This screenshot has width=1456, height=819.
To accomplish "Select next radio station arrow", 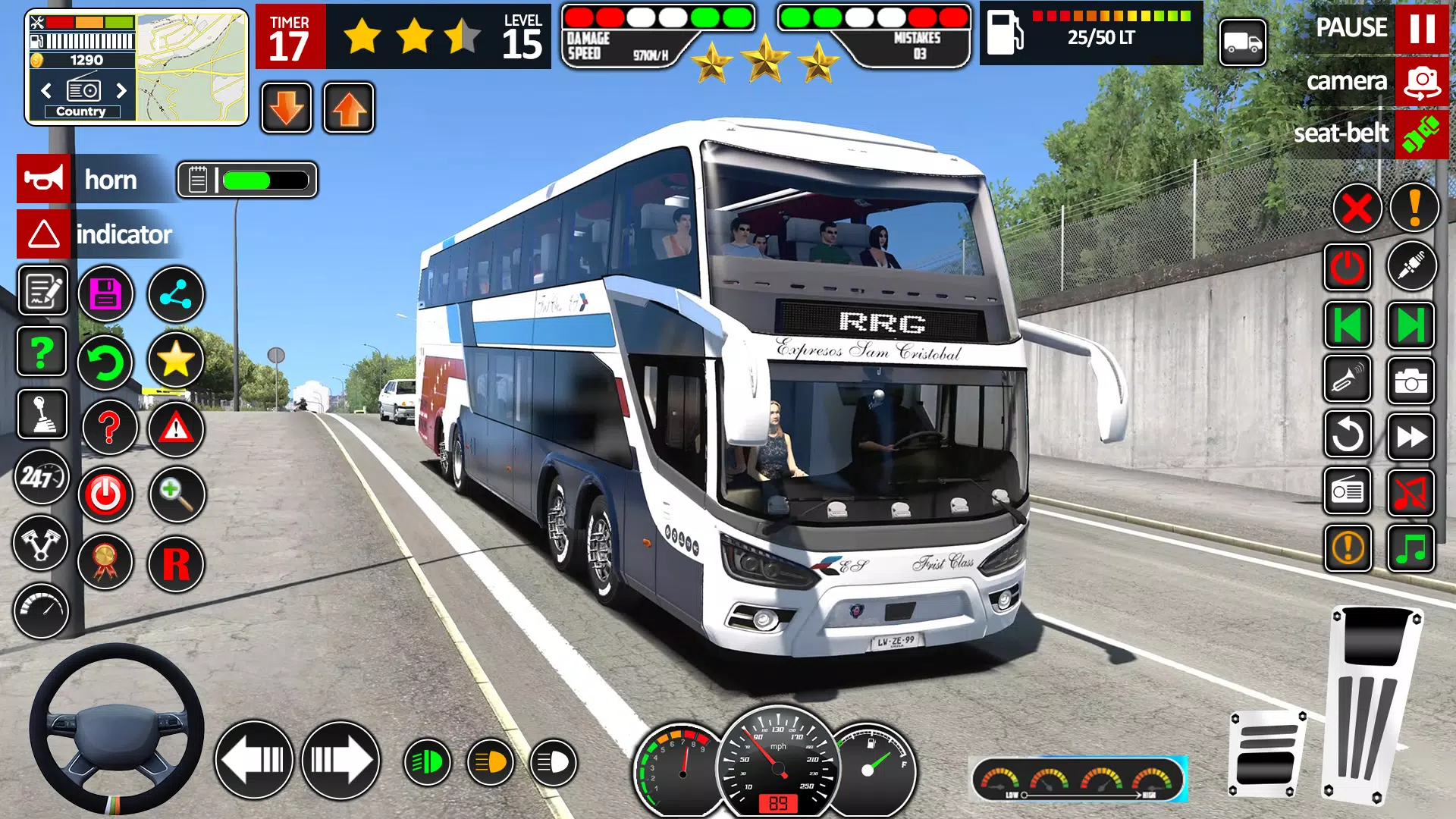I will tap(121, 91).
